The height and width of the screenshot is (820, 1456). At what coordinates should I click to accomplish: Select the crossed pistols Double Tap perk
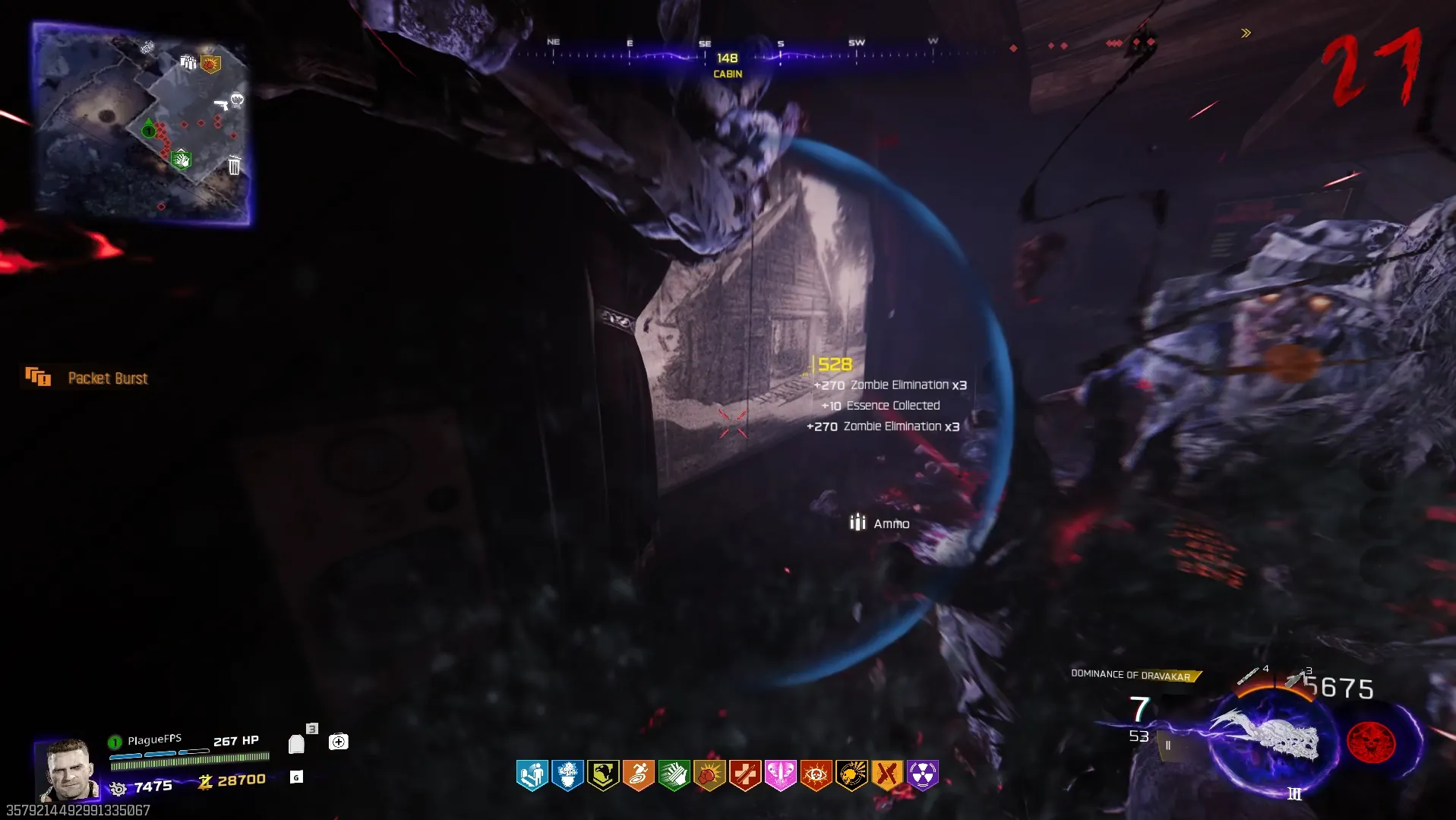pyautogui.click(x=886, y=775)
